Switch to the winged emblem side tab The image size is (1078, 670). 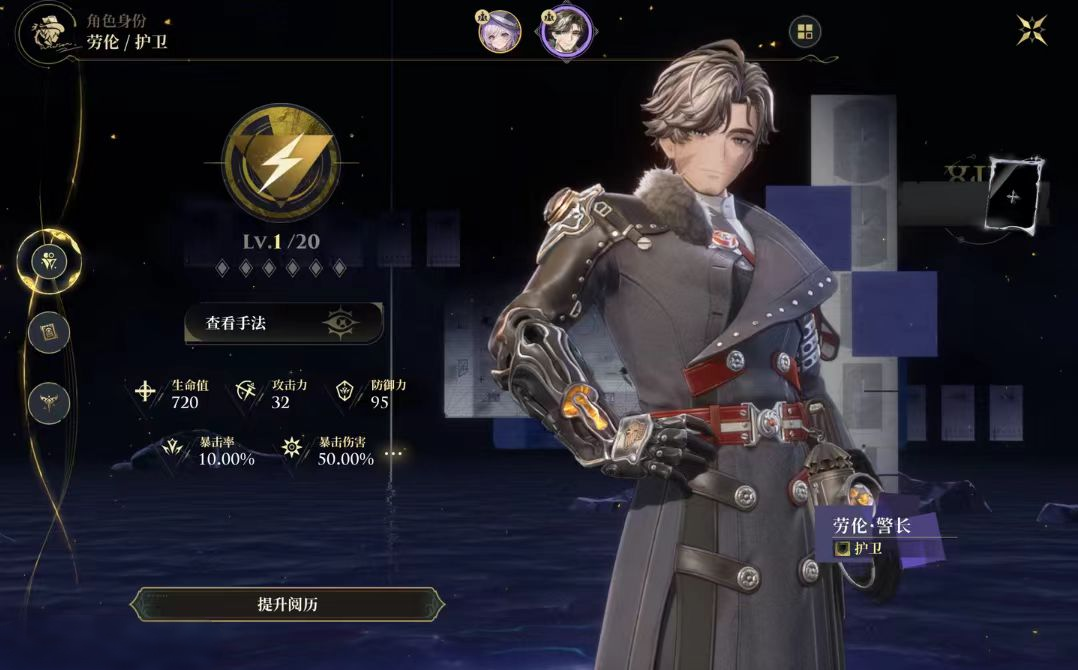click(x=49, y=403)
